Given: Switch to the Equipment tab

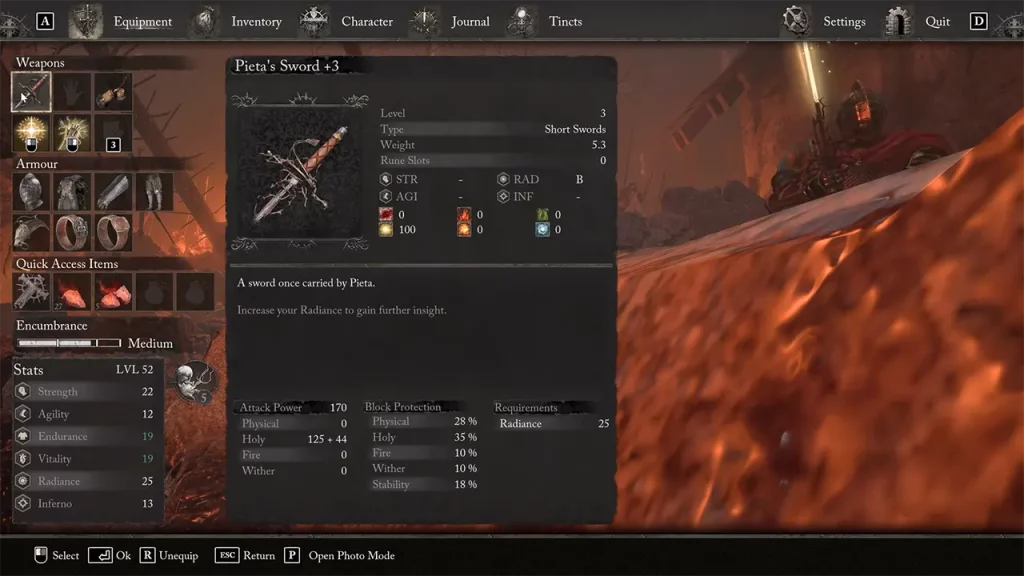Looking at the screenshot, I should 142,22.
